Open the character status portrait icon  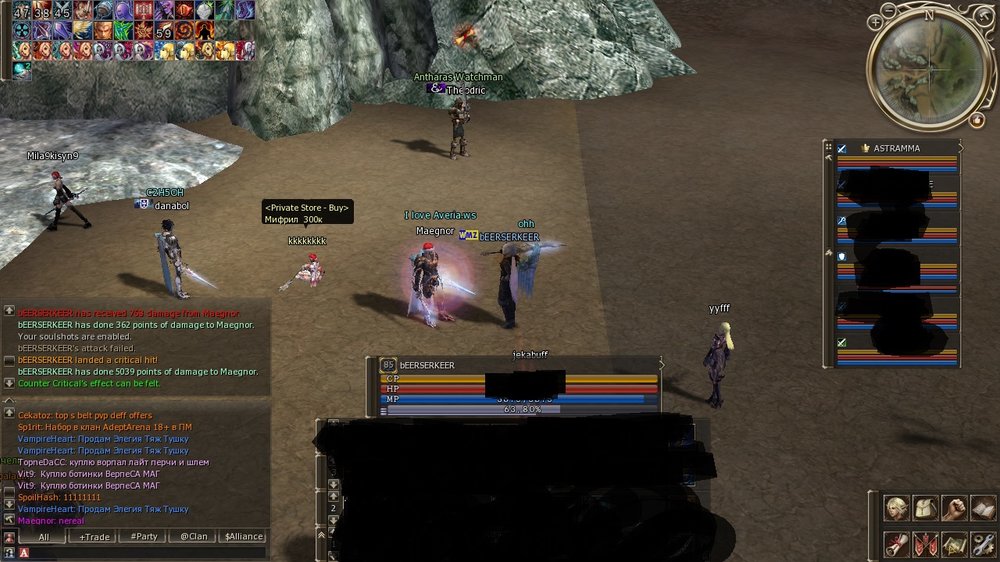(x=897, y=508)
